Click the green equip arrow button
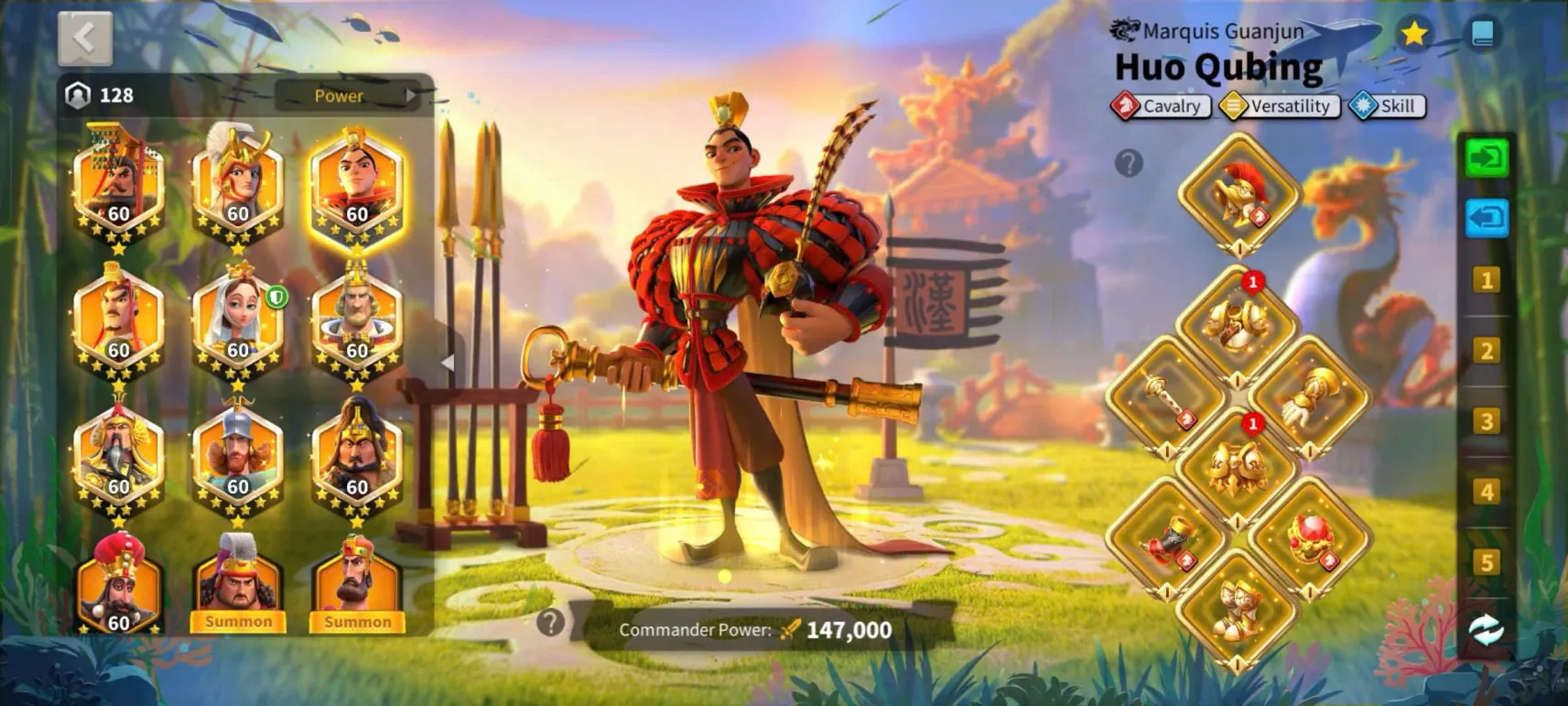Image resolution: width=1568 pixels, height=706 pixels. 1486,158
